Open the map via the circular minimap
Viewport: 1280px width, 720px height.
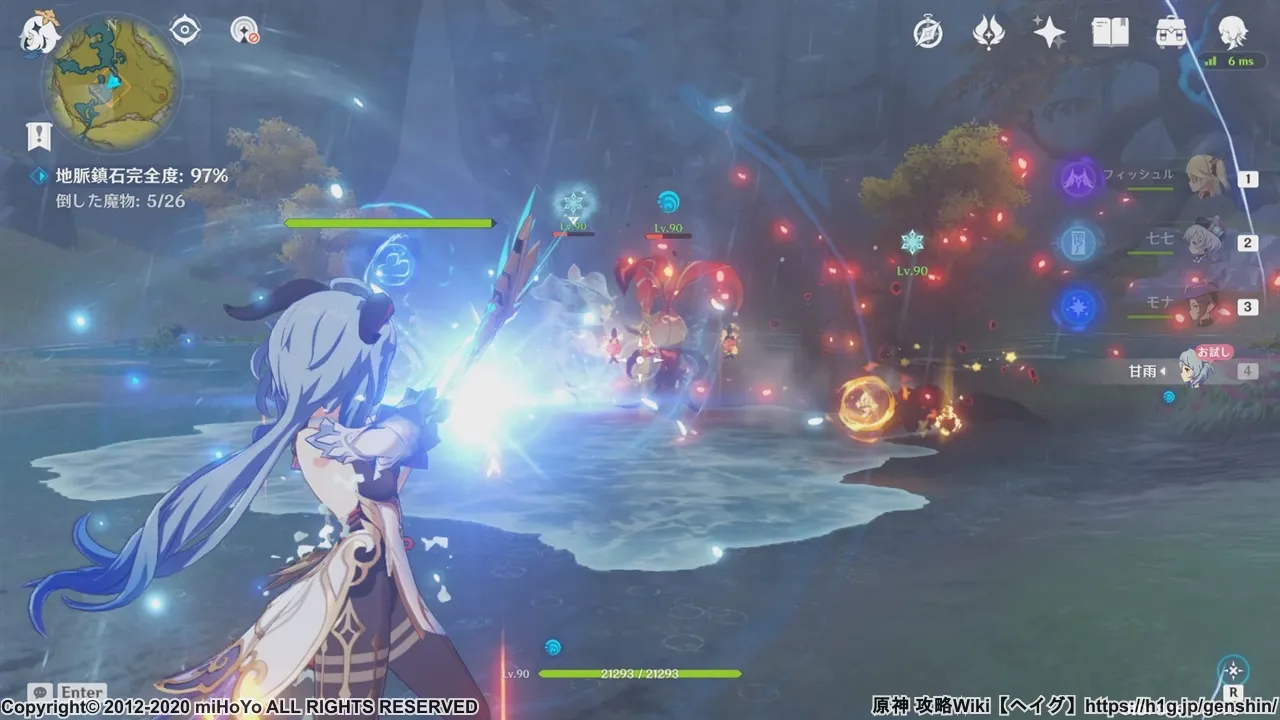(112, 82)
